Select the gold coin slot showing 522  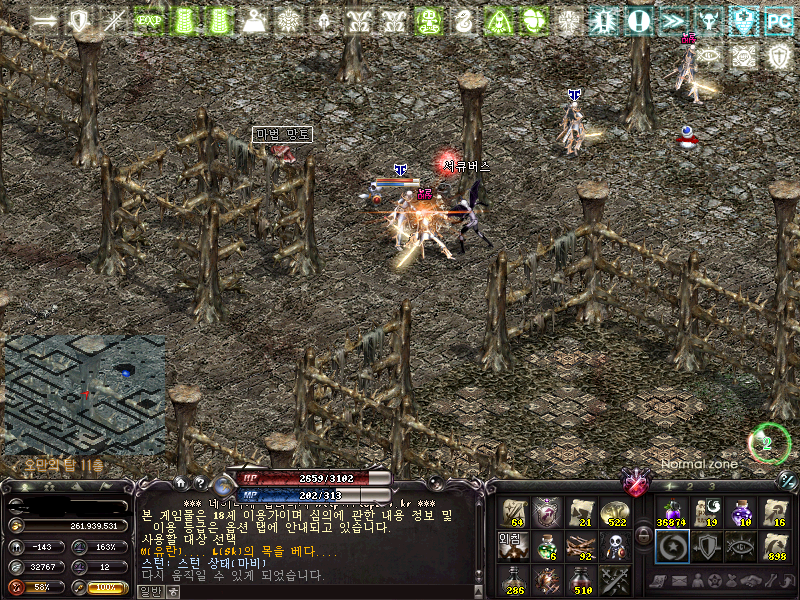(614, 513)
